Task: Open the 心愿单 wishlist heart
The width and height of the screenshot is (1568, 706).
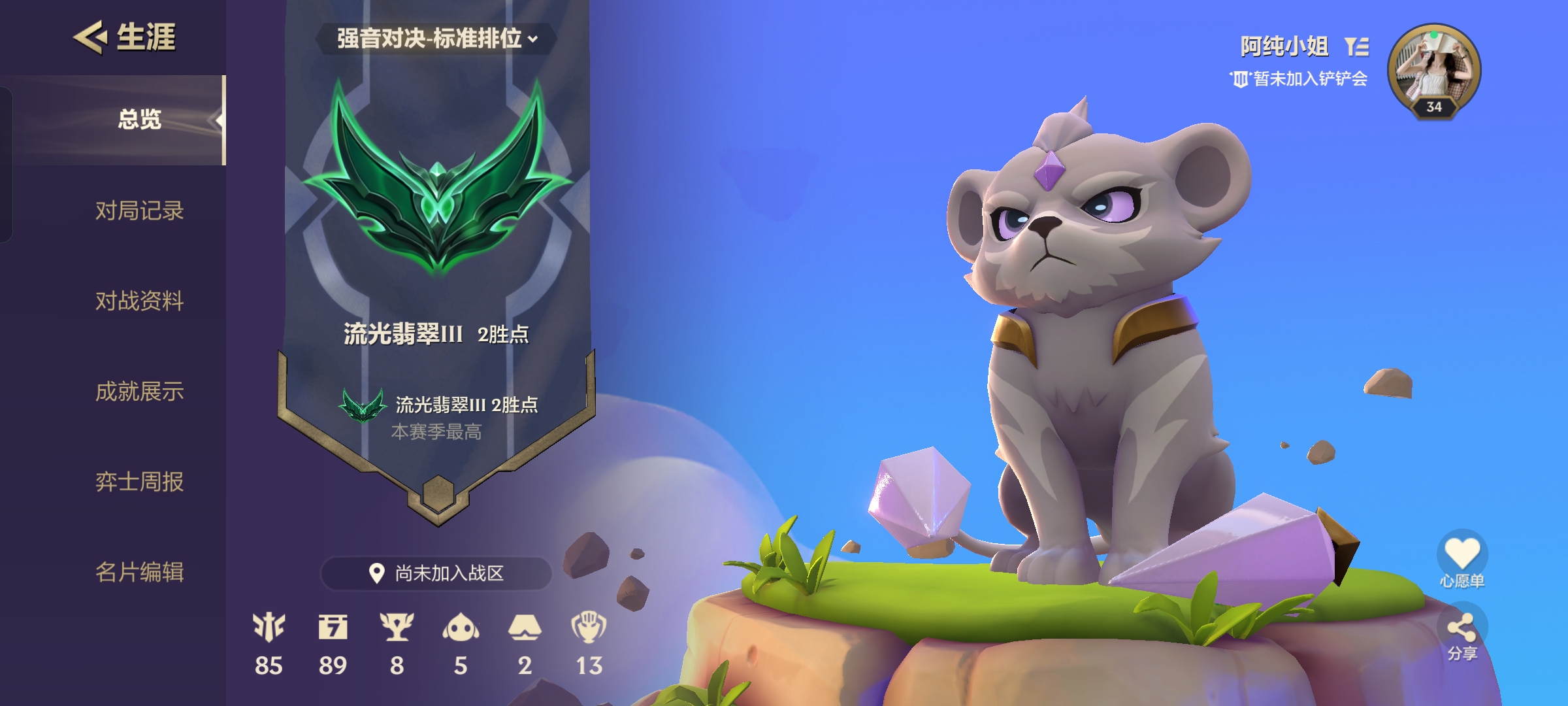Action: tap(1462, 554)
